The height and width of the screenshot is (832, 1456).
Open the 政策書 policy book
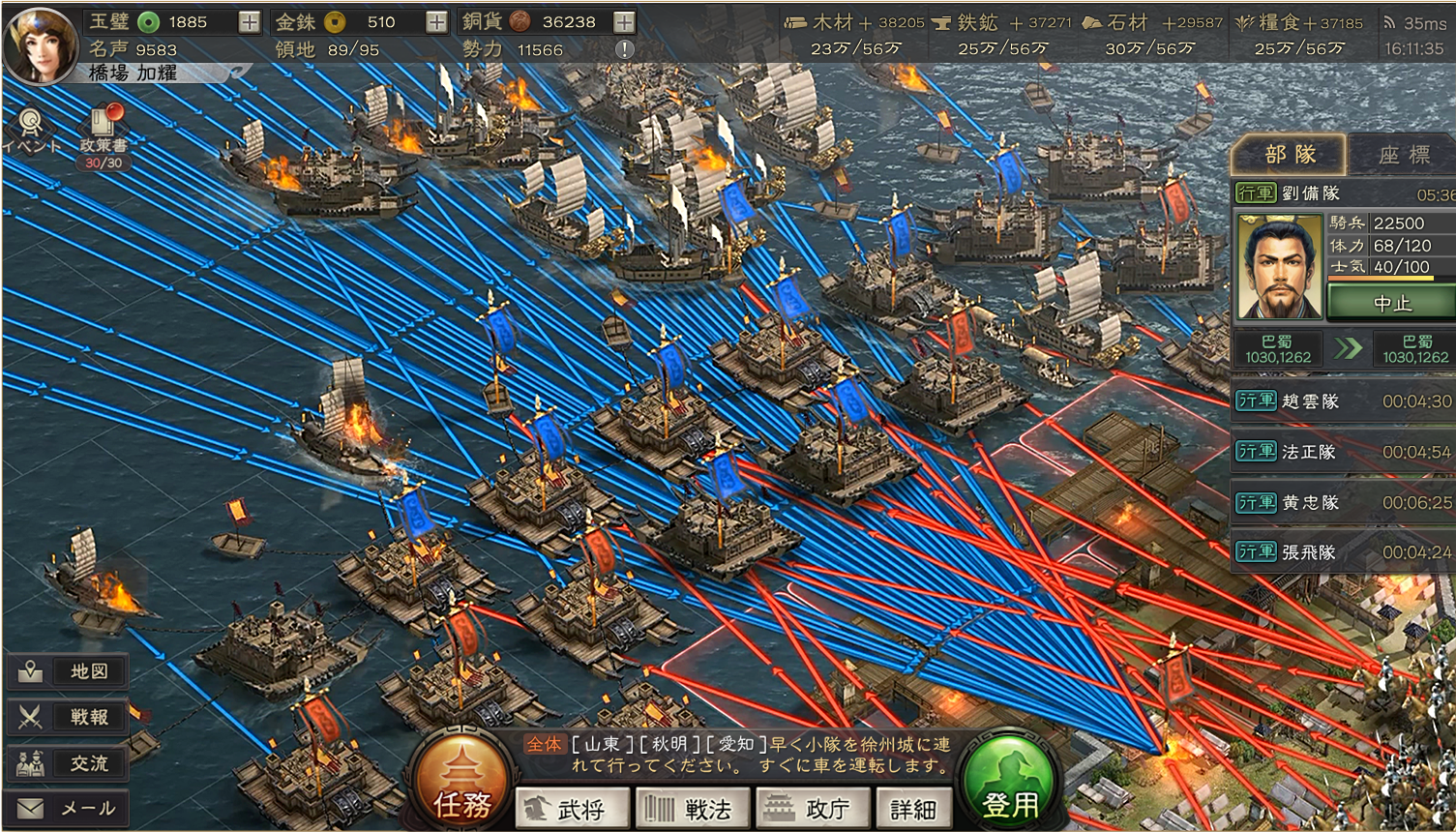103,131
